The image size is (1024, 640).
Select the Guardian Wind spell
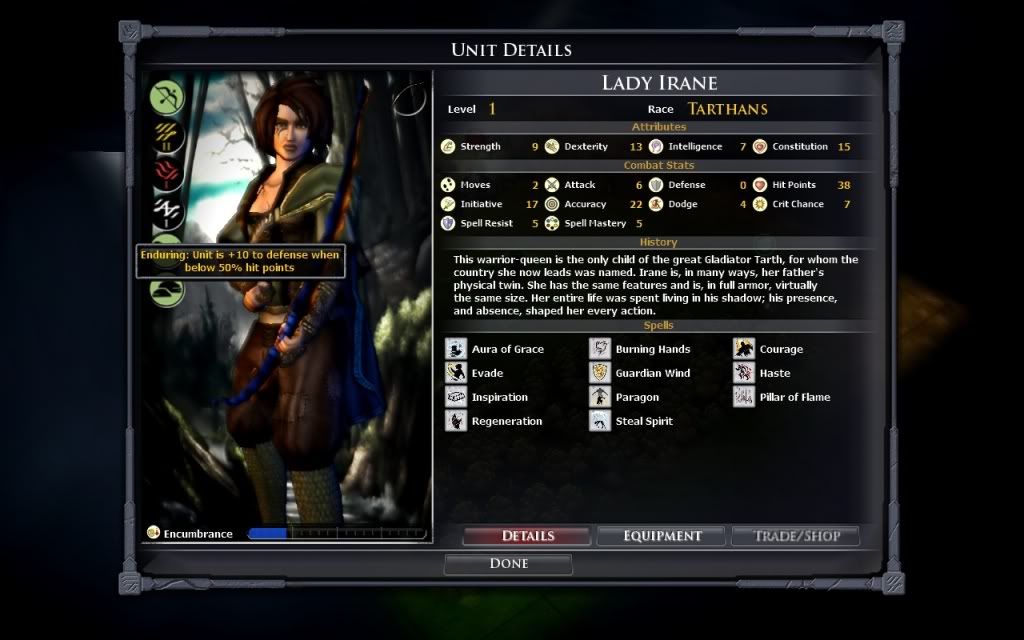600,373
